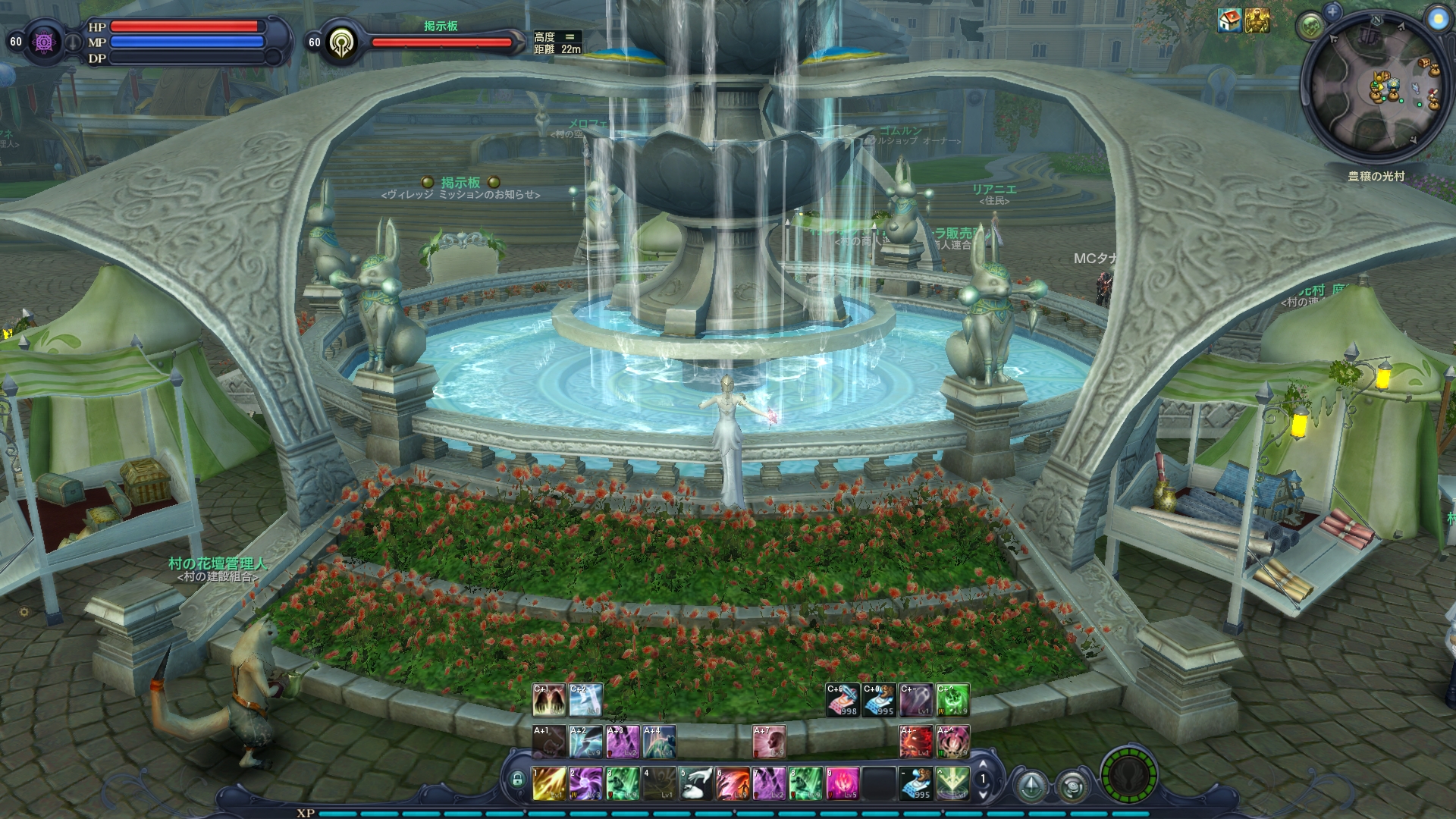
Task: Toggle the hotbar lock padlock
Action: pyautogui.click(x=517, y=780)
